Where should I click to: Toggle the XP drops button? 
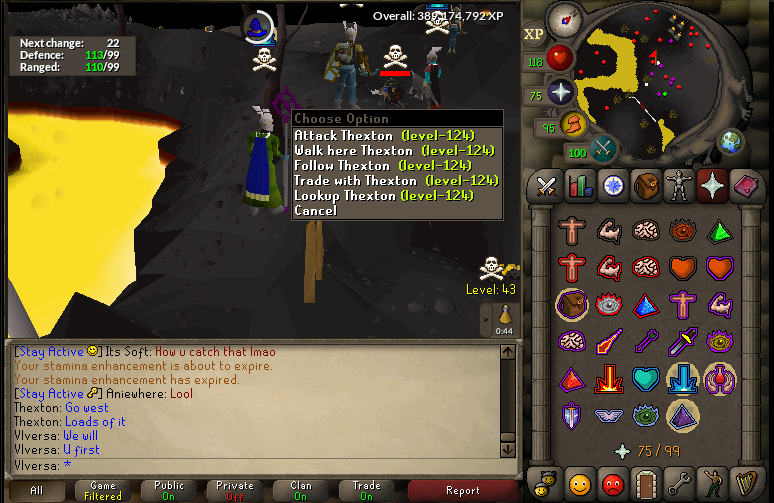pyautogui.click(x=534, y=33)
